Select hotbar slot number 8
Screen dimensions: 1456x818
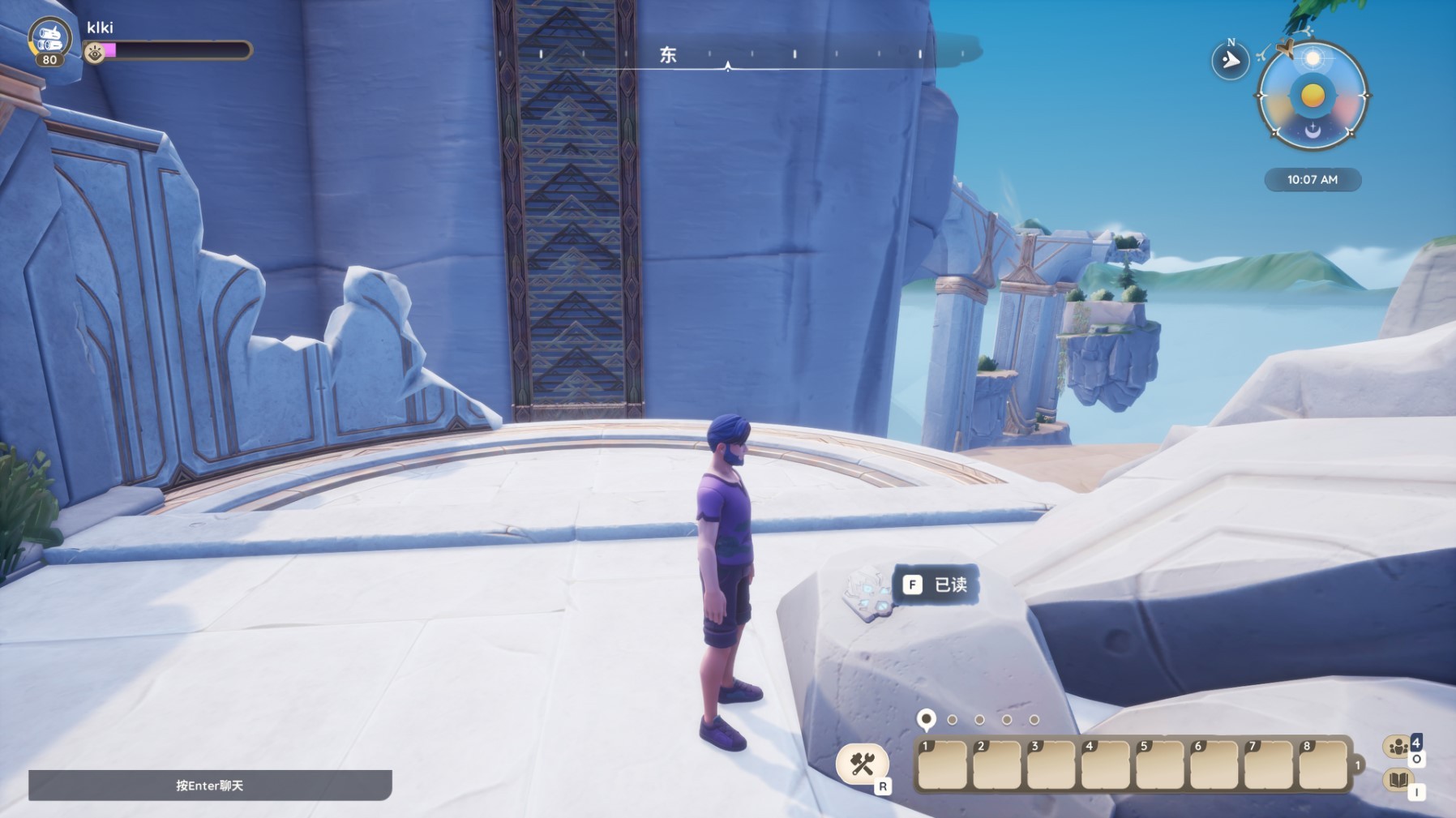click(x=1323, y=764)
